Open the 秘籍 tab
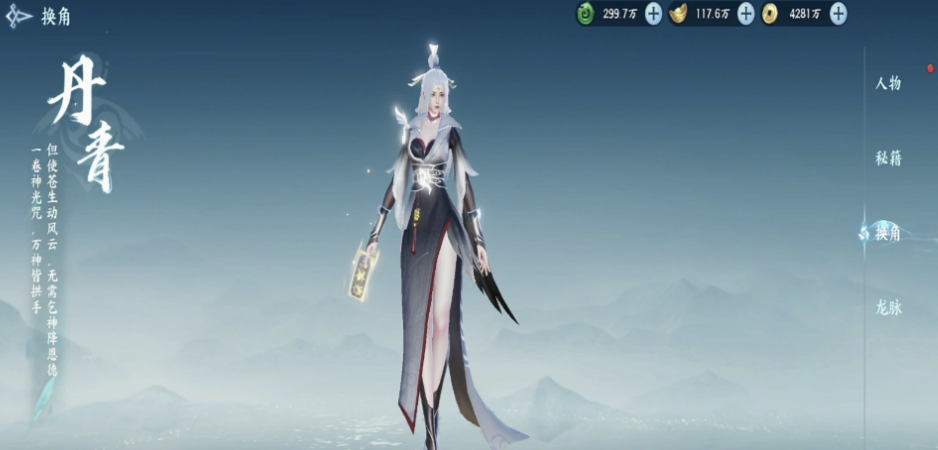Image resolution: width=938 pixels, height=450 pixels. (888, 158)
